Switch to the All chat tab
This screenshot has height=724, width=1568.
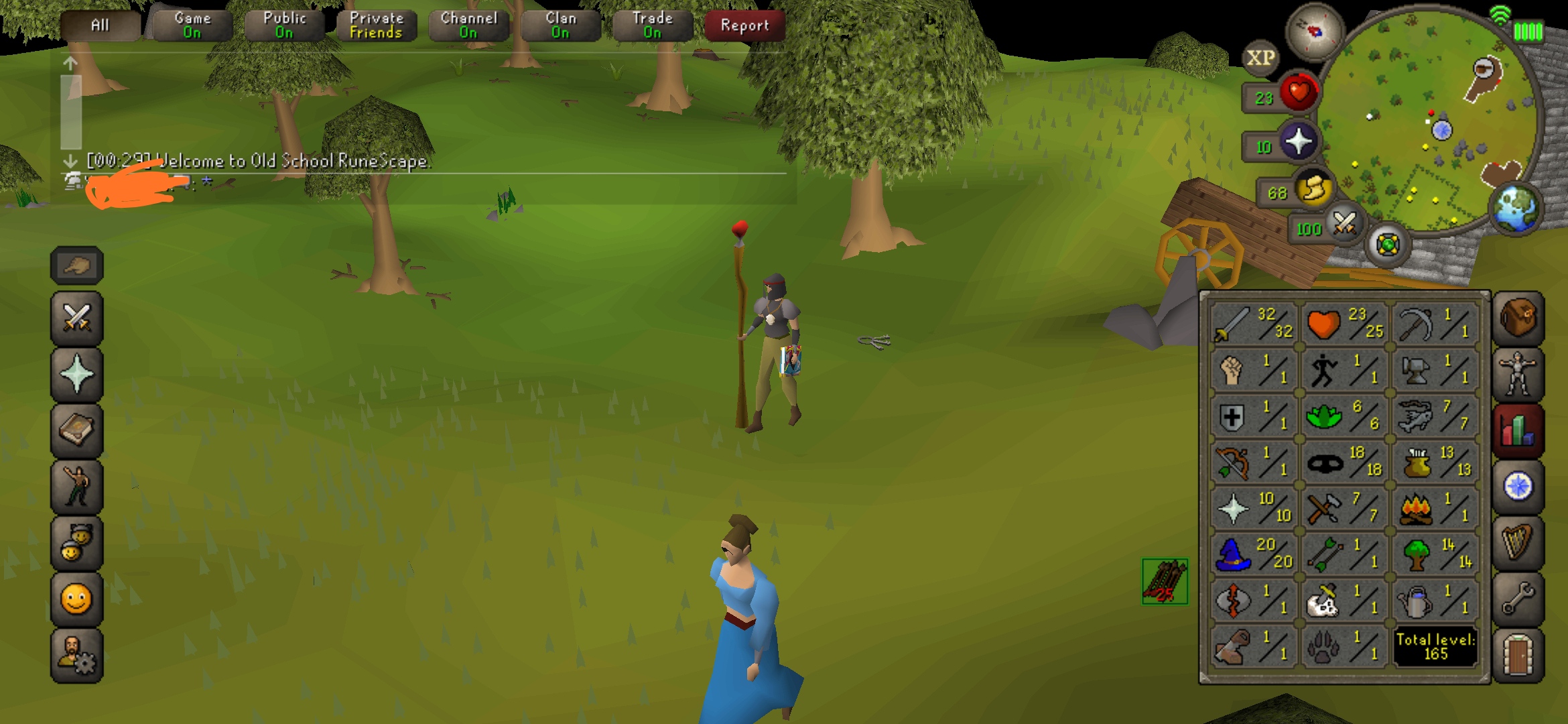coord(99,25)
